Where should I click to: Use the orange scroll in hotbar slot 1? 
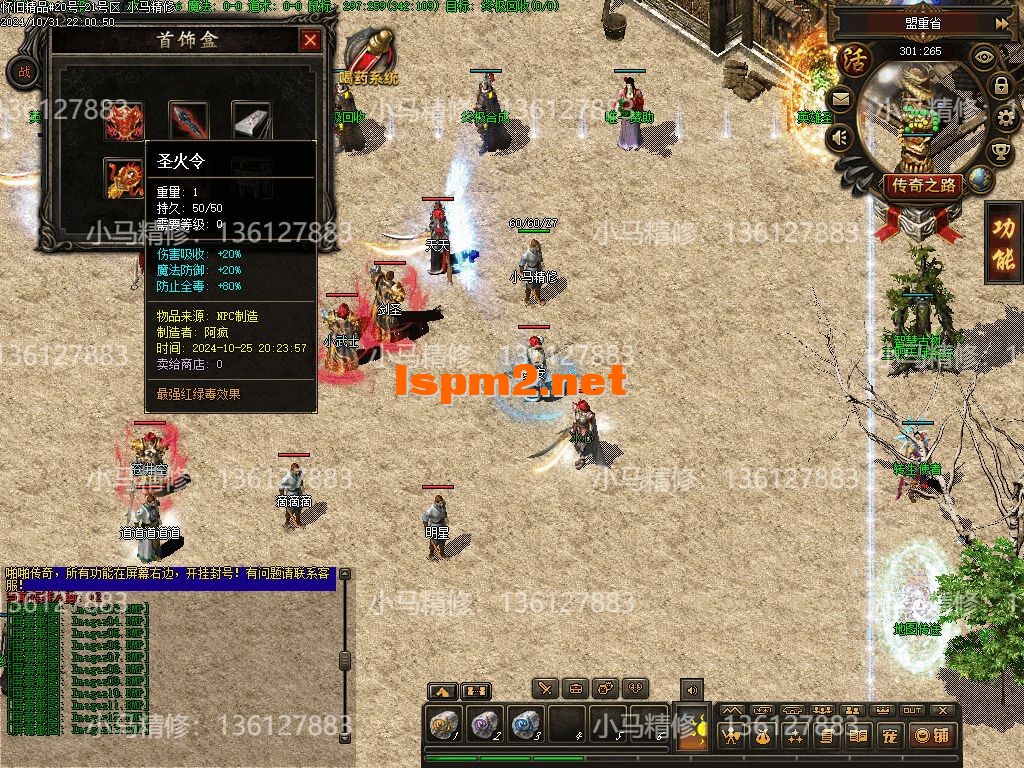click(442, 725)
